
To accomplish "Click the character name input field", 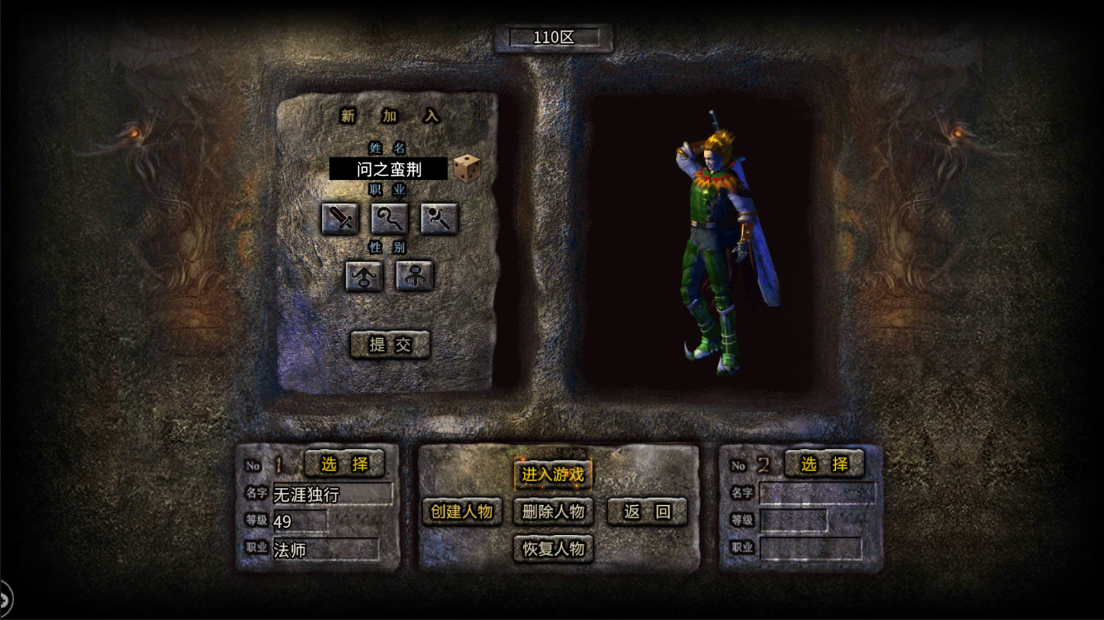I will click(x=388, y=169).
